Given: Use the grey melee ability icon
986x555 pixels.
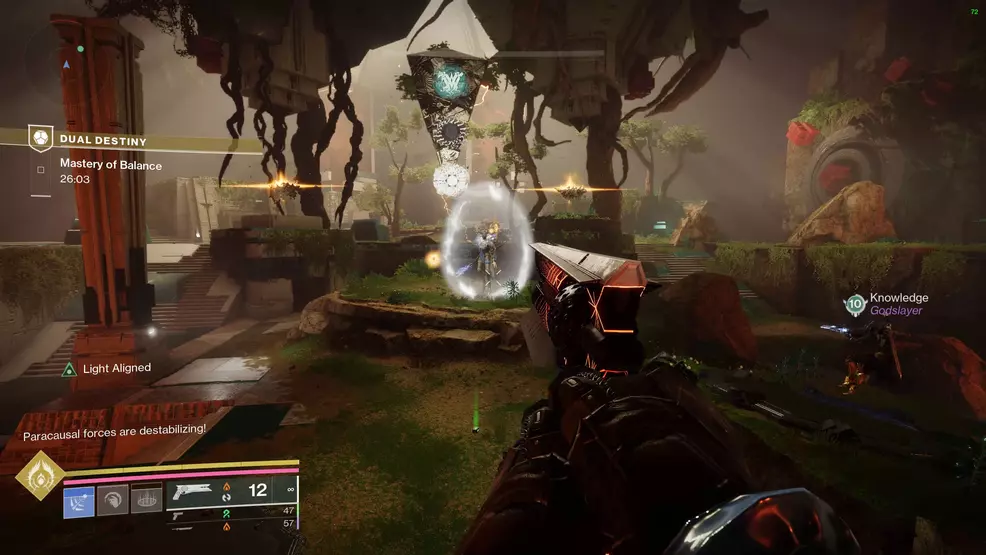Looking at the screenshot, I should 112,498.
